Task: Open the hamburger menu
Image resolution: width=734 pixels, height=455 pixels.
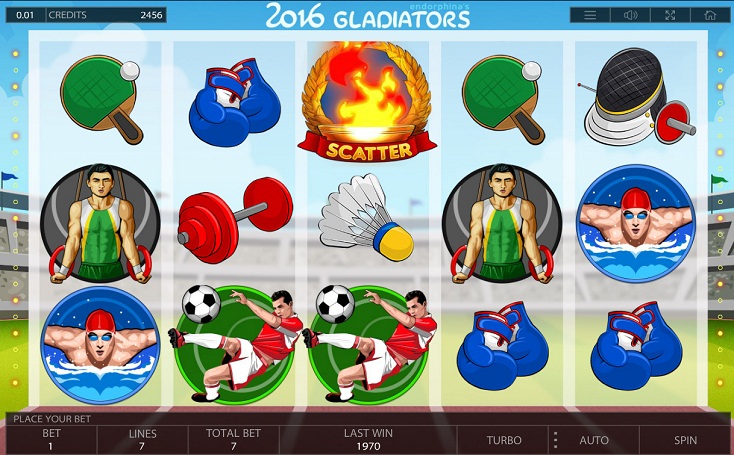Action: [590, 15]
